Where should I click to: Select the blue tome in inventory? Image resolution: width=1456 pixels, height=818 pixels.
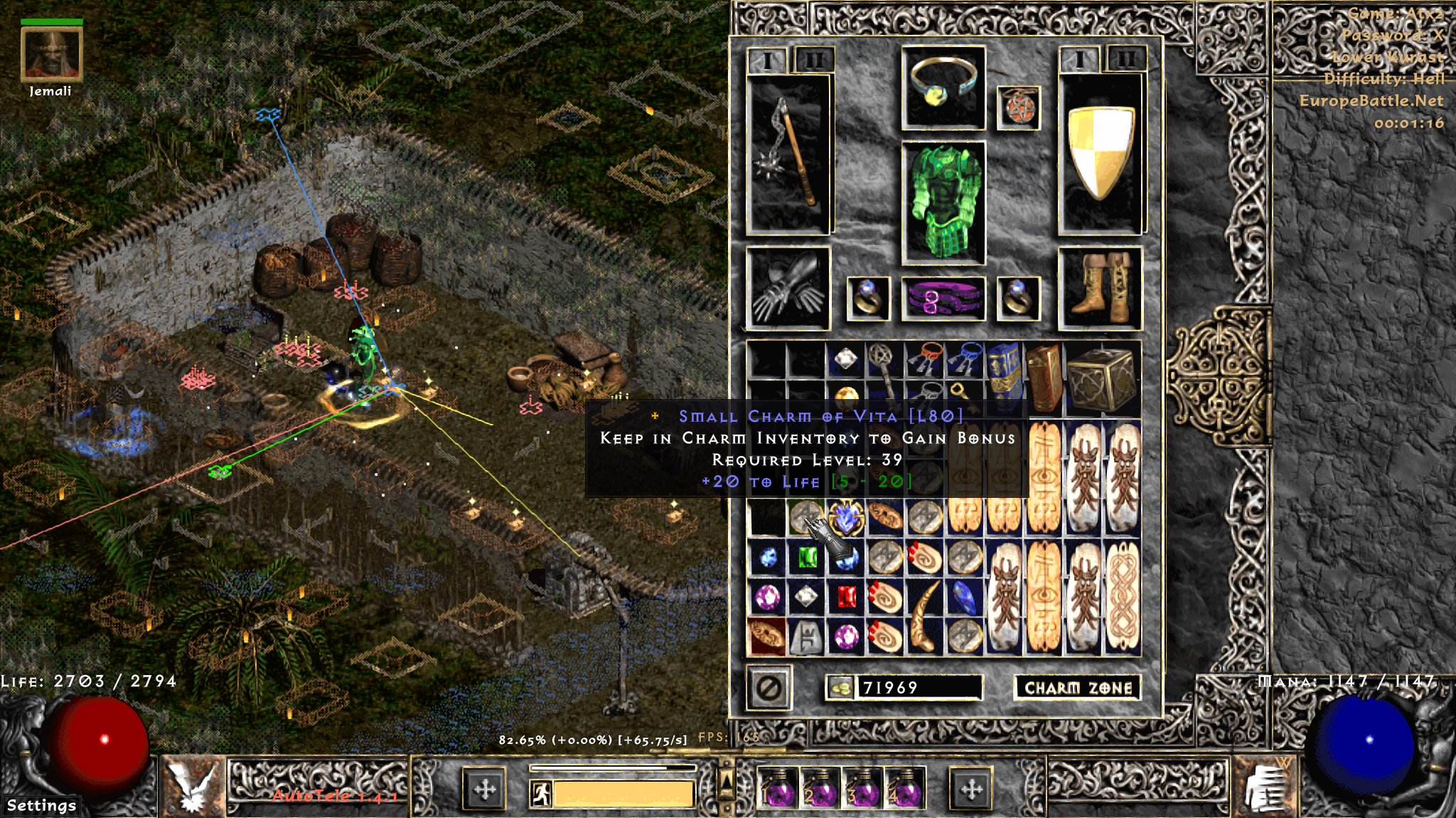click(x=1004, y=378)
